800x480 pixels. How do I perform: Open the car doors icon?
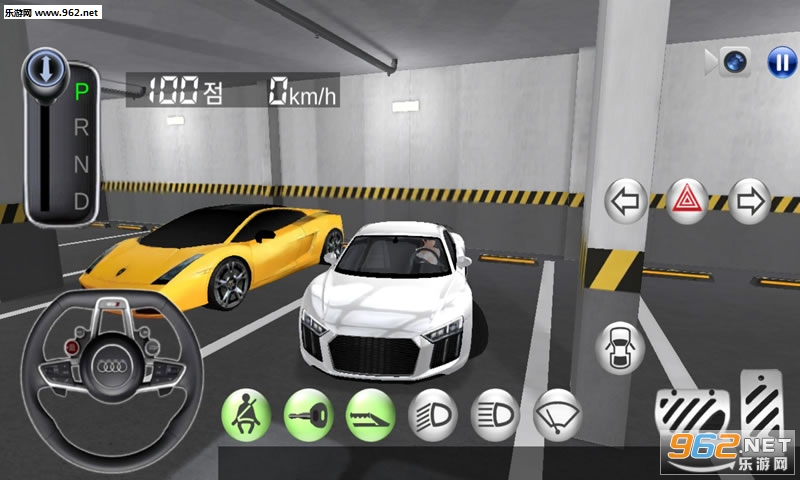pyautogui.click(x=619, y=348)
